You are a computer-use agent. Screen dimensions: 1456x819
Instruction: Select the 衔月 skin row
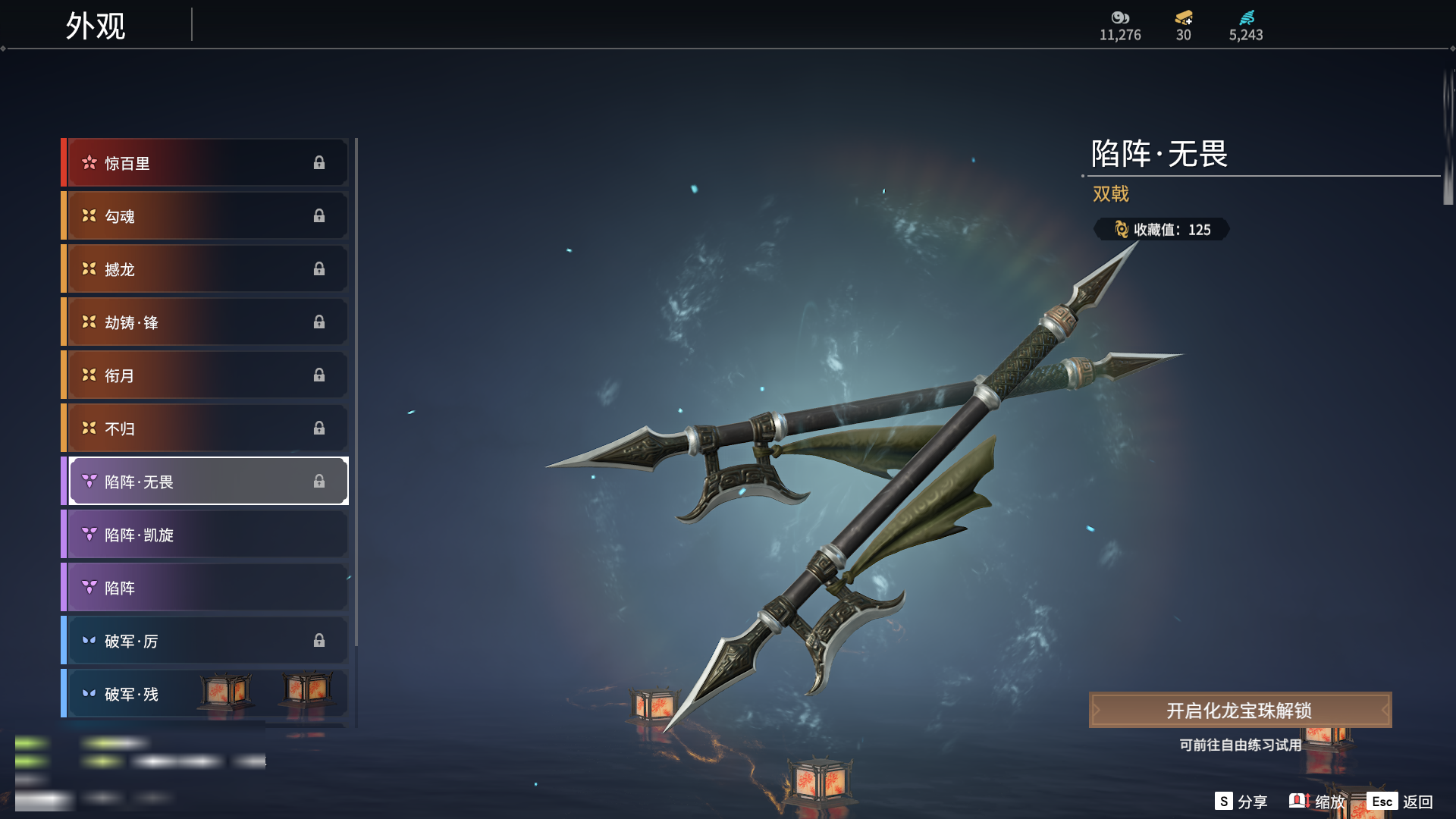pyautogui.click(x=206, y=375)
